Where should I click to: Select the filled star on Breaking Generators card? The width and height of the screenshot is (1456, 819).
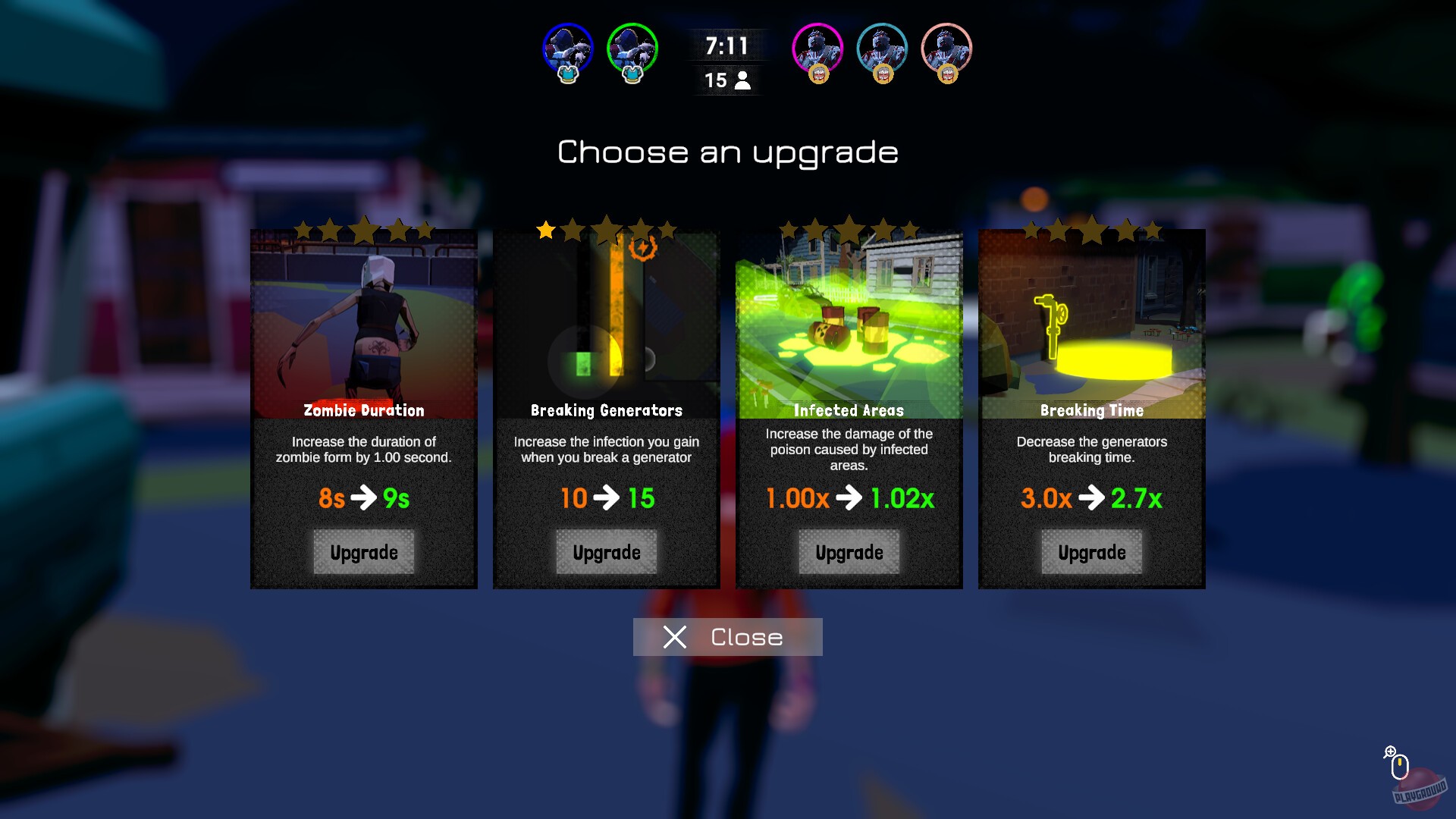[x=546, y=230]
